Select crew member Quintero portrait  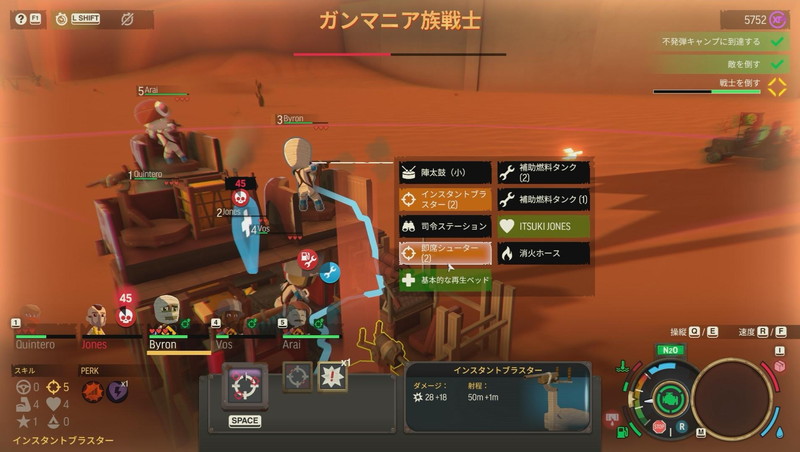coord(33,320)
